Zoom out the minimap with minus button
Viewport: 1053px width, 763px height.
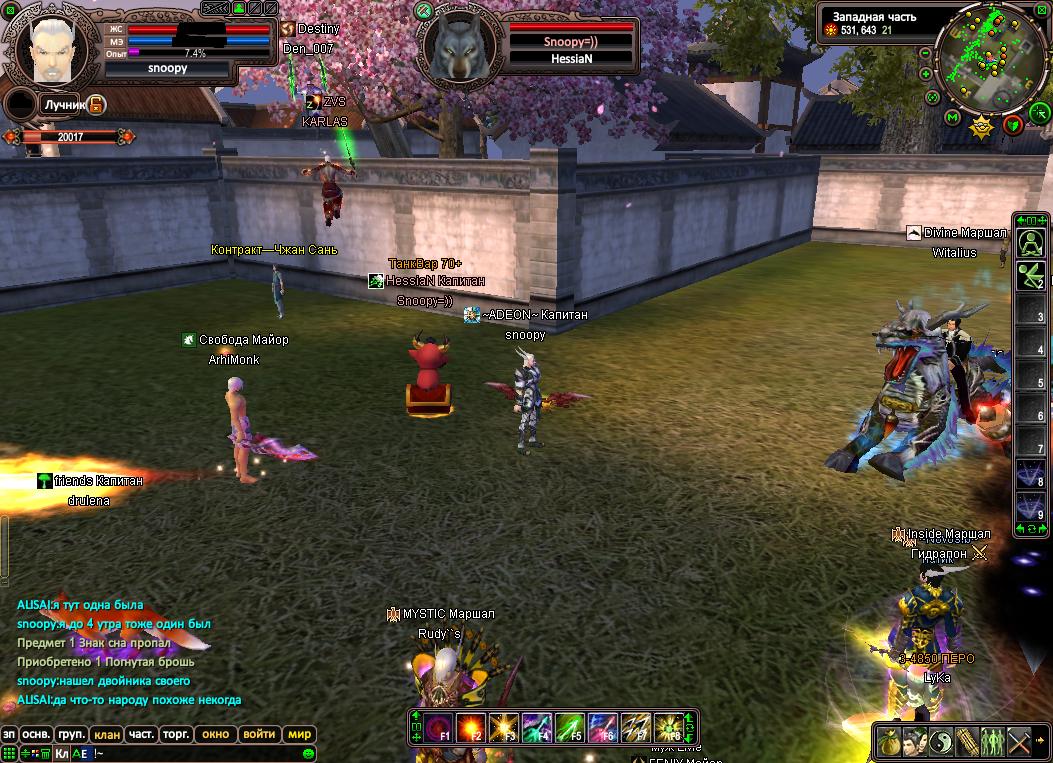[x=926, y=52]
